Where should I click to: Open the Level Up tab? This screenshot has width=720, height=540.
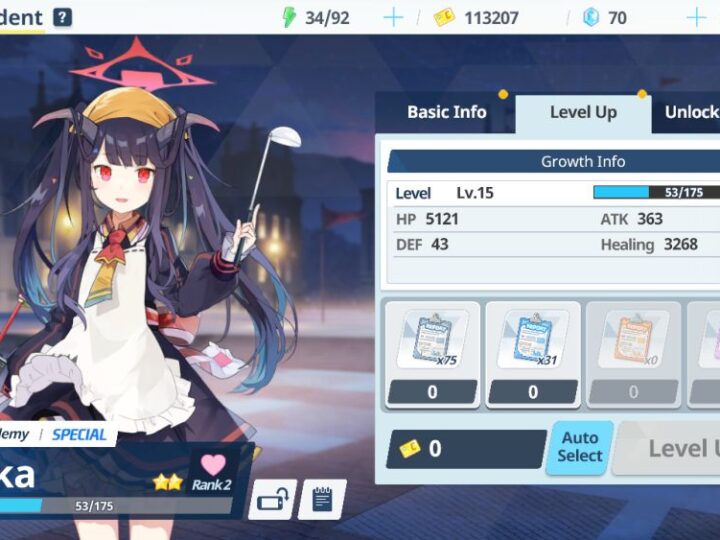coord(583,113)
